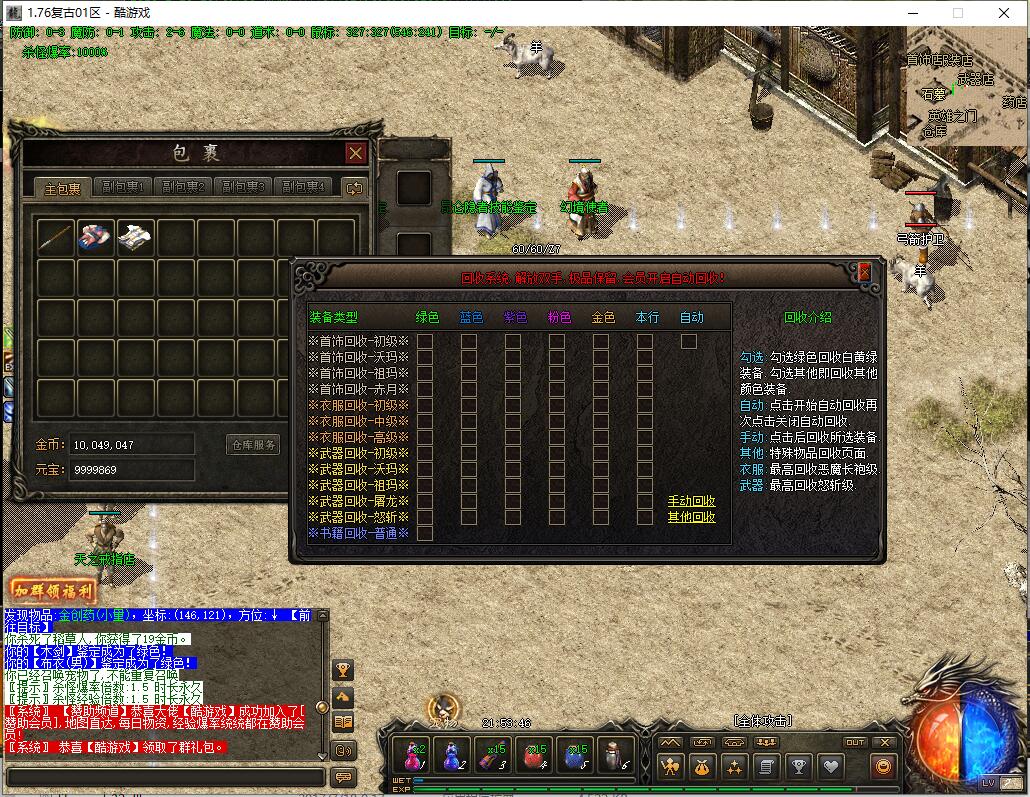The image size is (1030, 797).
Task: Close the recycling system panel
Action: [x=864, y=273]
